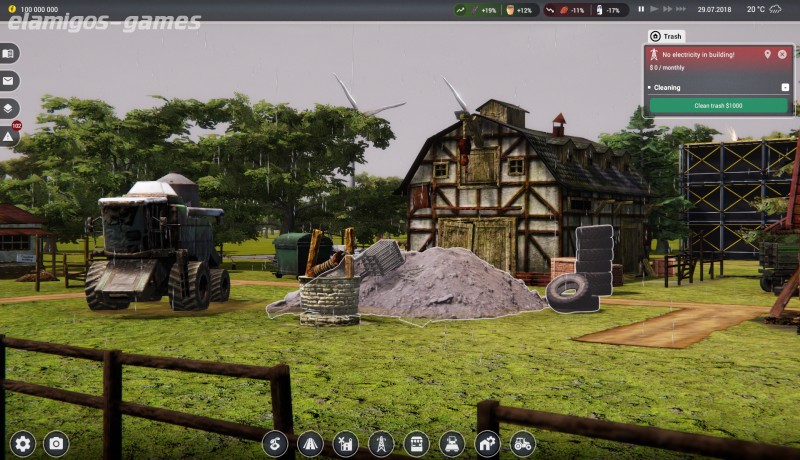Open the mail messages
The height and width of the screenshot is (460, 800).
(x=9, y=80)
